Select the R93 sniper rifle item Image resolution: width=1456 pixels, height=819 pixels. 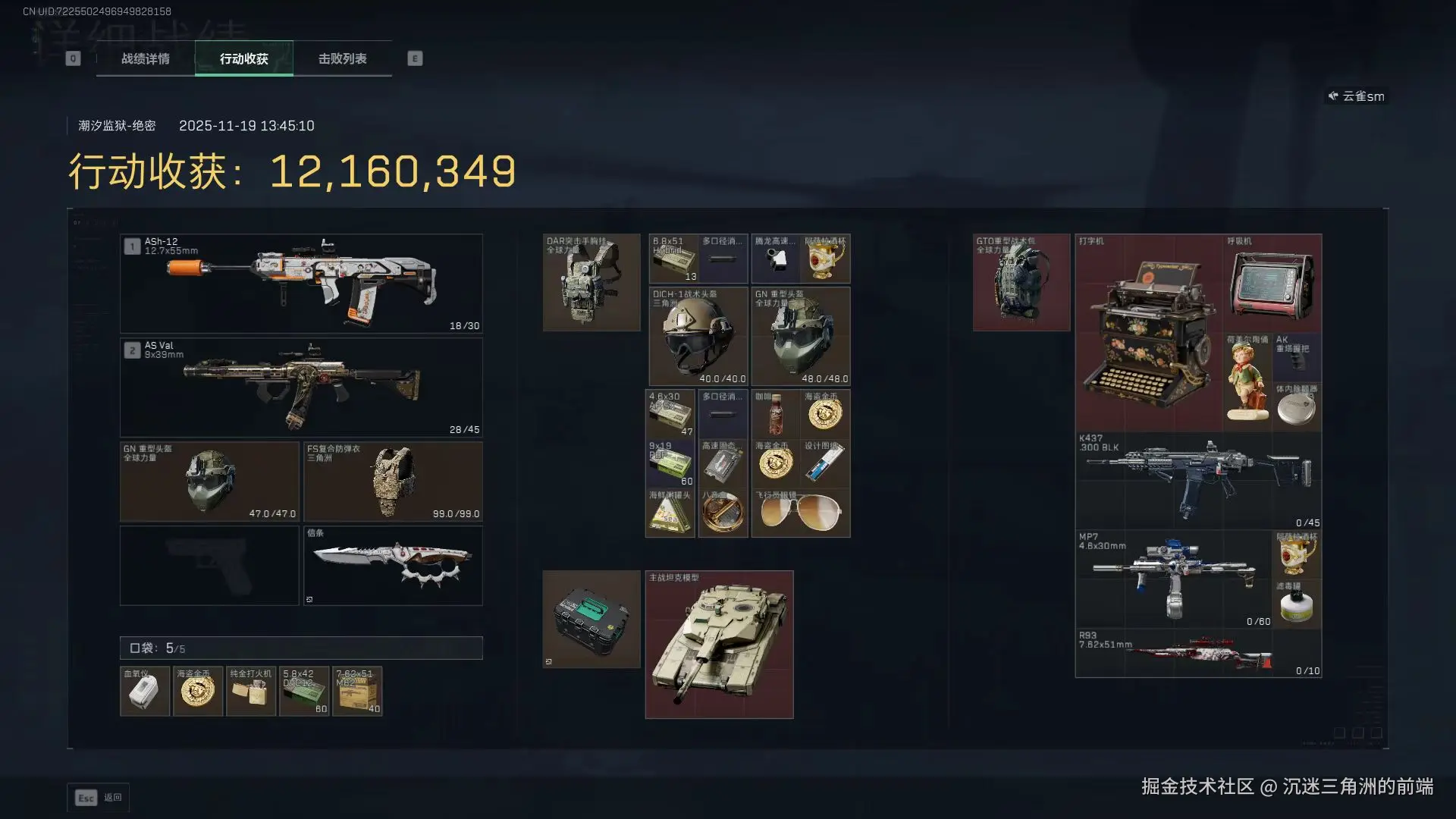pyautogui.click(x=1198, y=654)
